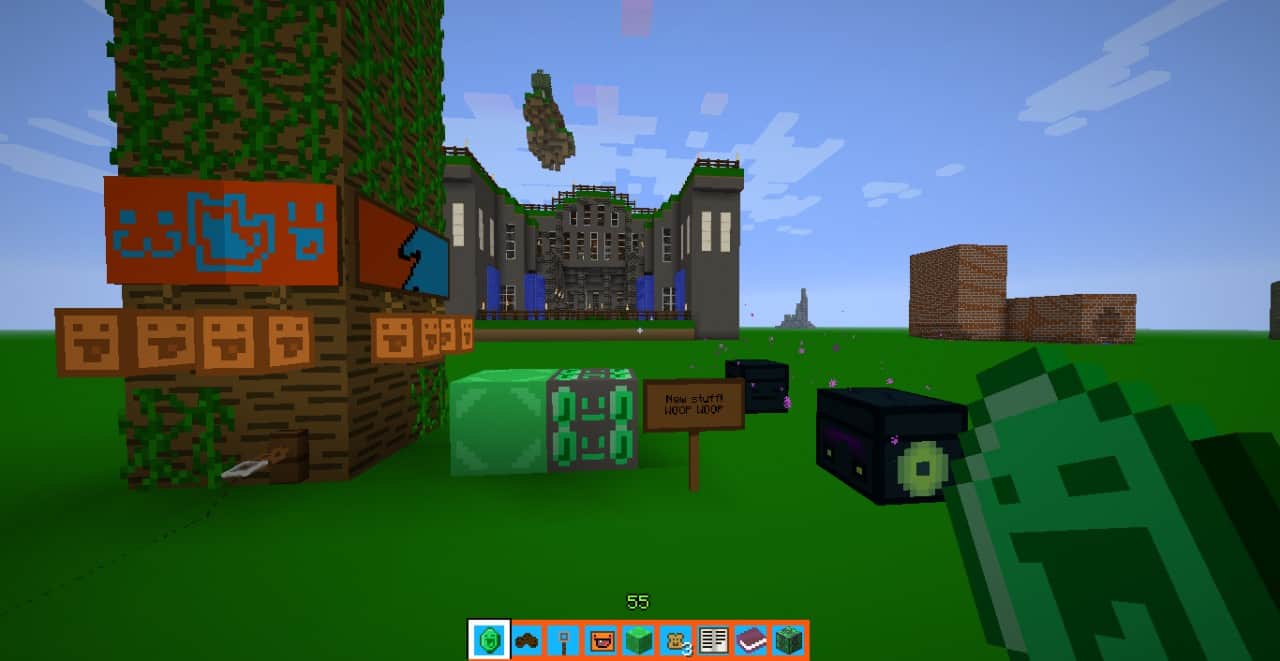This screenshot has height=661, width=1280.
Task: Choose the grey rod tool slot
Action: (x=564, y=640)
